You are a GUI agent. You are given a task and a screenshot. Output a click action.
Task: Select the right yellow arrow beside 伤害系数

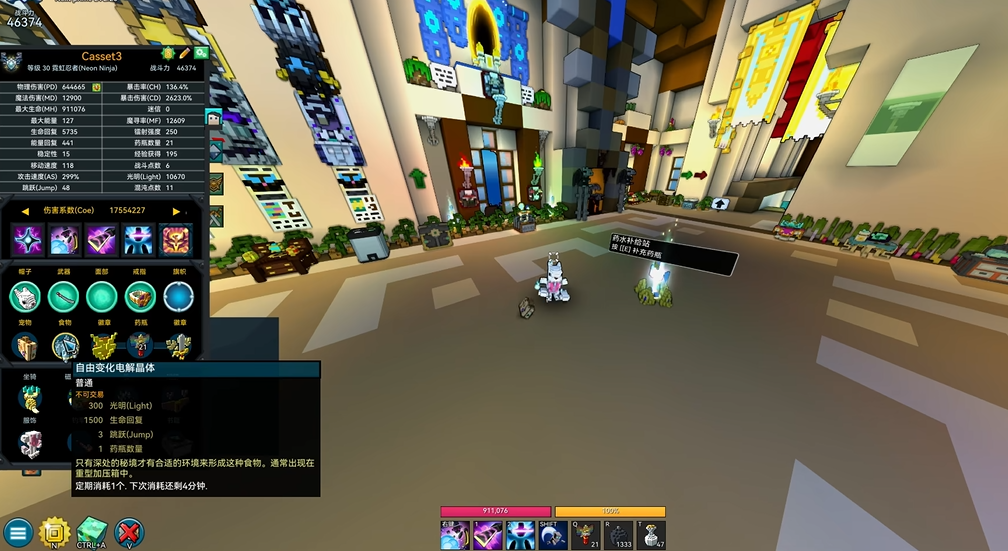176,211
